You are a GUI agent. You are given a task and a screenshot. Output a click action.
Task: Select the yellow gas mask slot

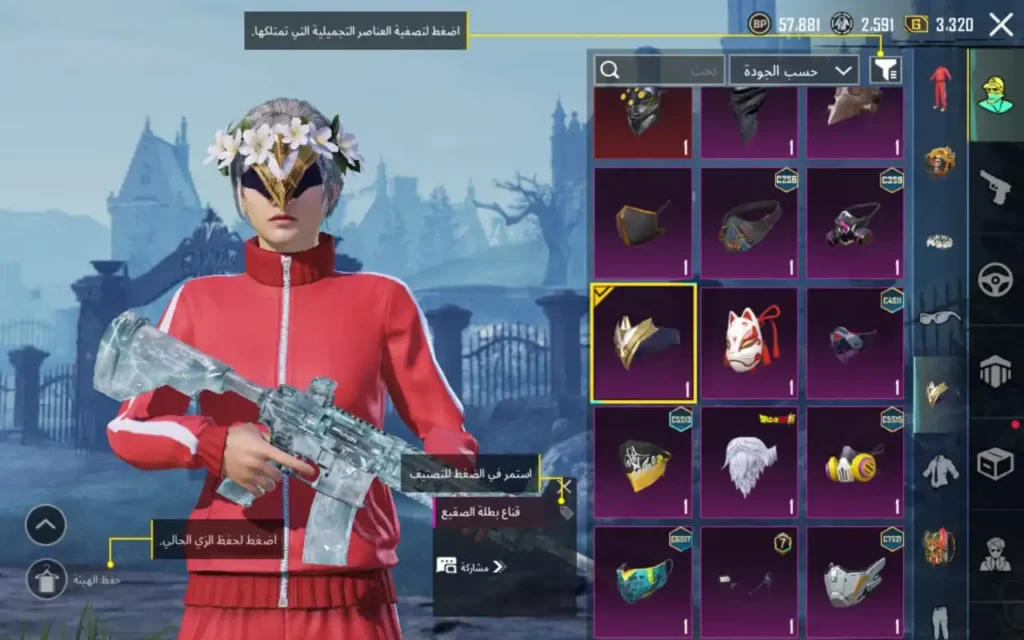(855, 462)
